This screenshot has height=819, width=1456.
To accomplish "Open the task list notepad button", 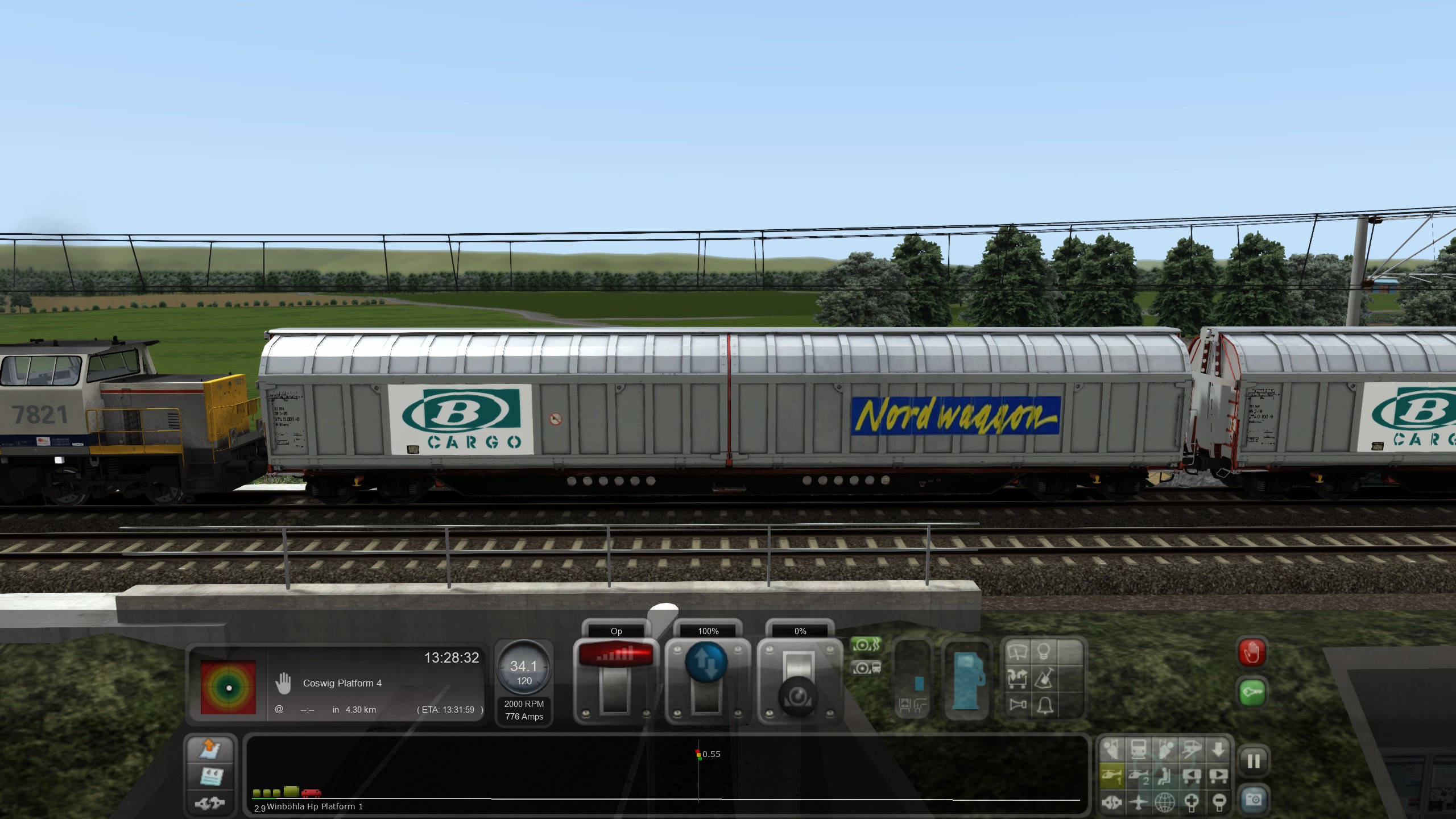I will 209,776.
